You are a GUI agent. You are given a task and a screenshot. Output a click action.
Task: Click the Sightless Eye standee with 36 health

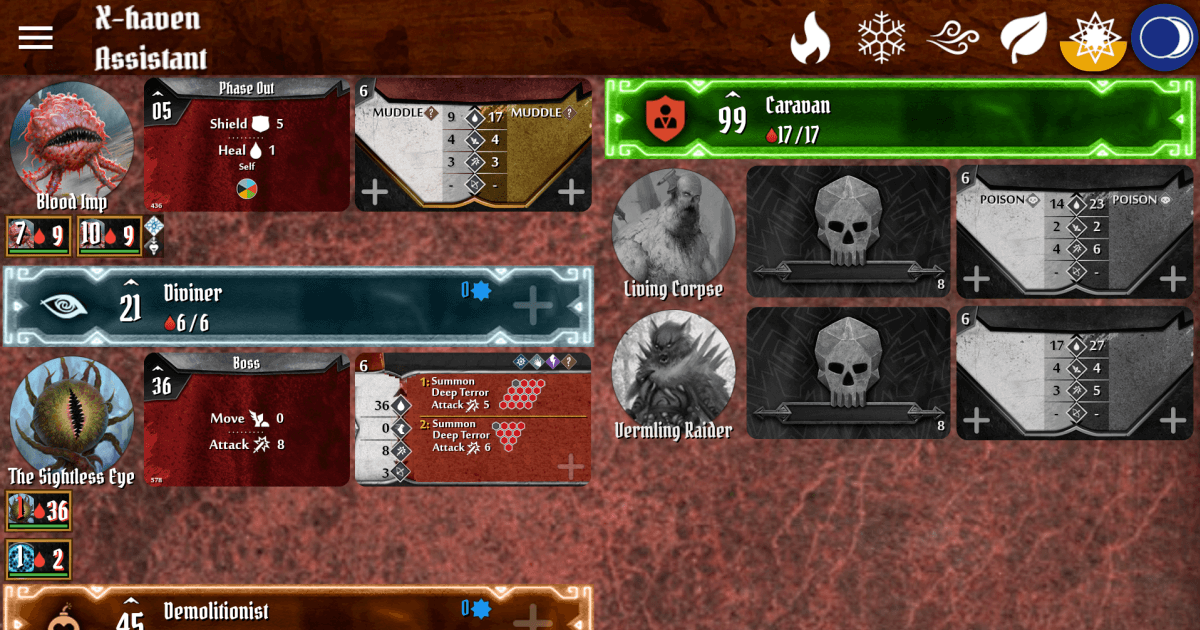click(x=38, y=511)
